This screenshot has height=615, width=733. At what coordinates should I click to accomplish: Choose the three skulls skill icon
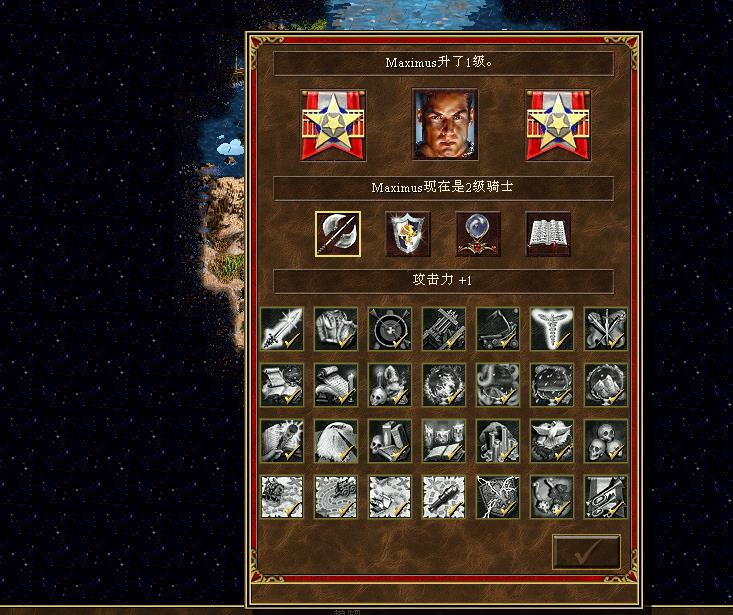click(606, 440)
